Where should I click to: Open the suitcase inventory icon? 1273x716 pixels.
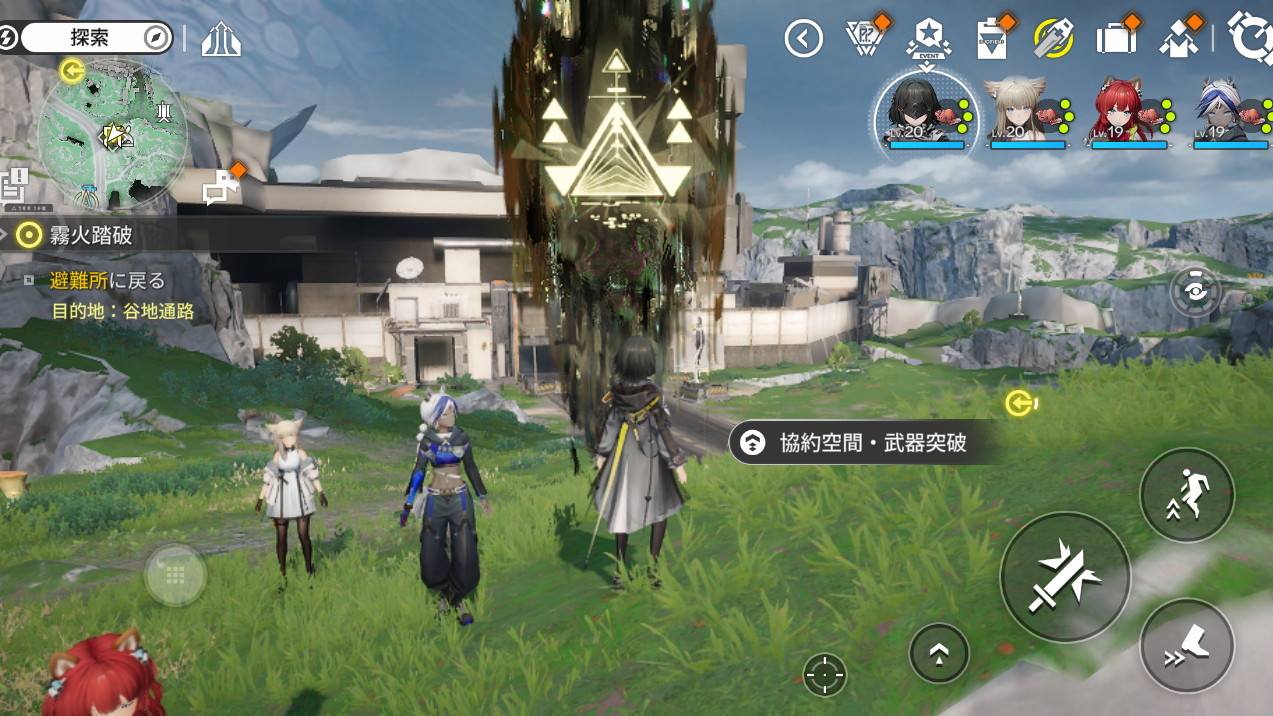(x=1116, y=39)
